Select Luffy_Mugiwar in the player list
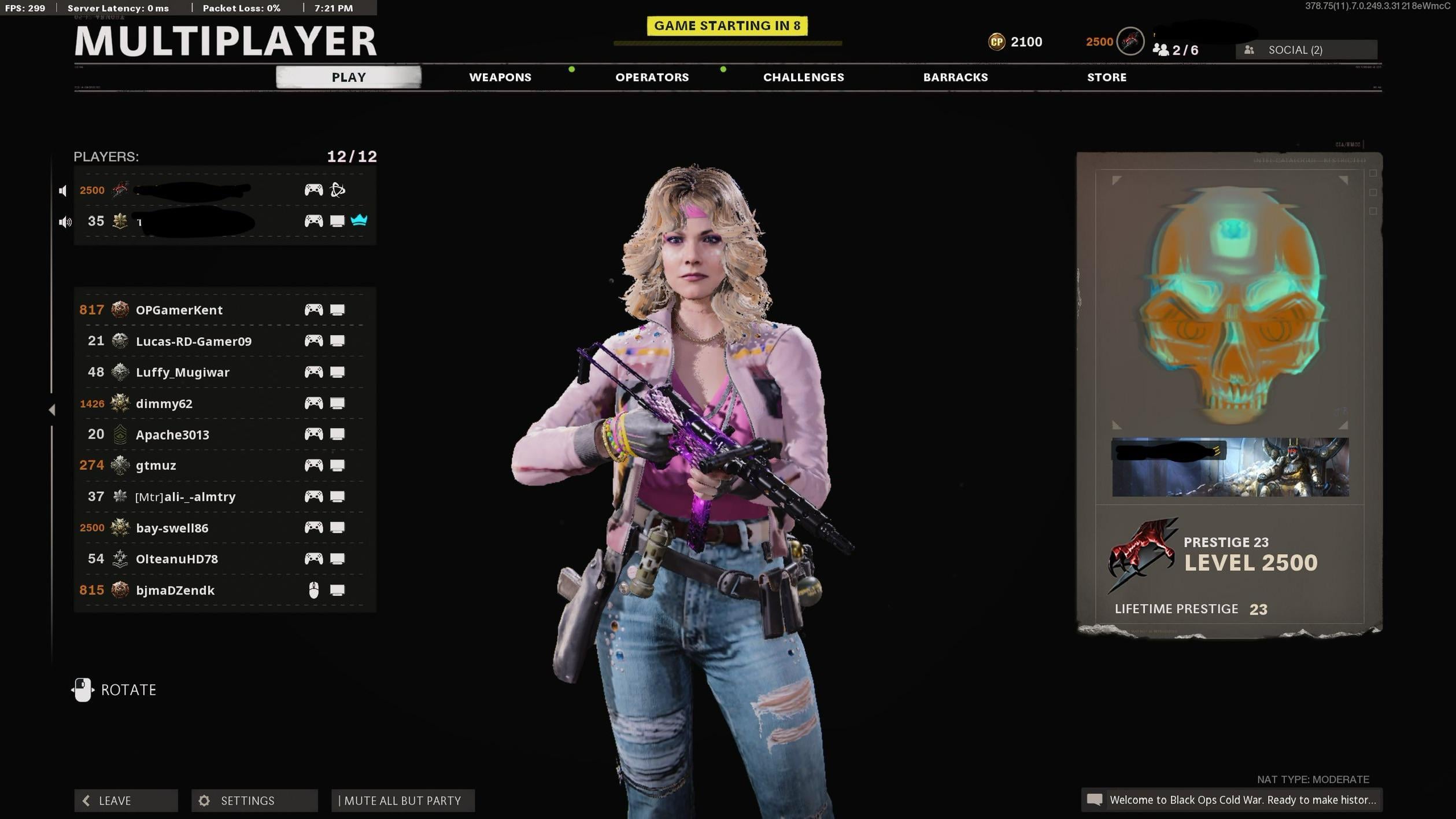Viewport: 1456px width, 819px height. 182,372
